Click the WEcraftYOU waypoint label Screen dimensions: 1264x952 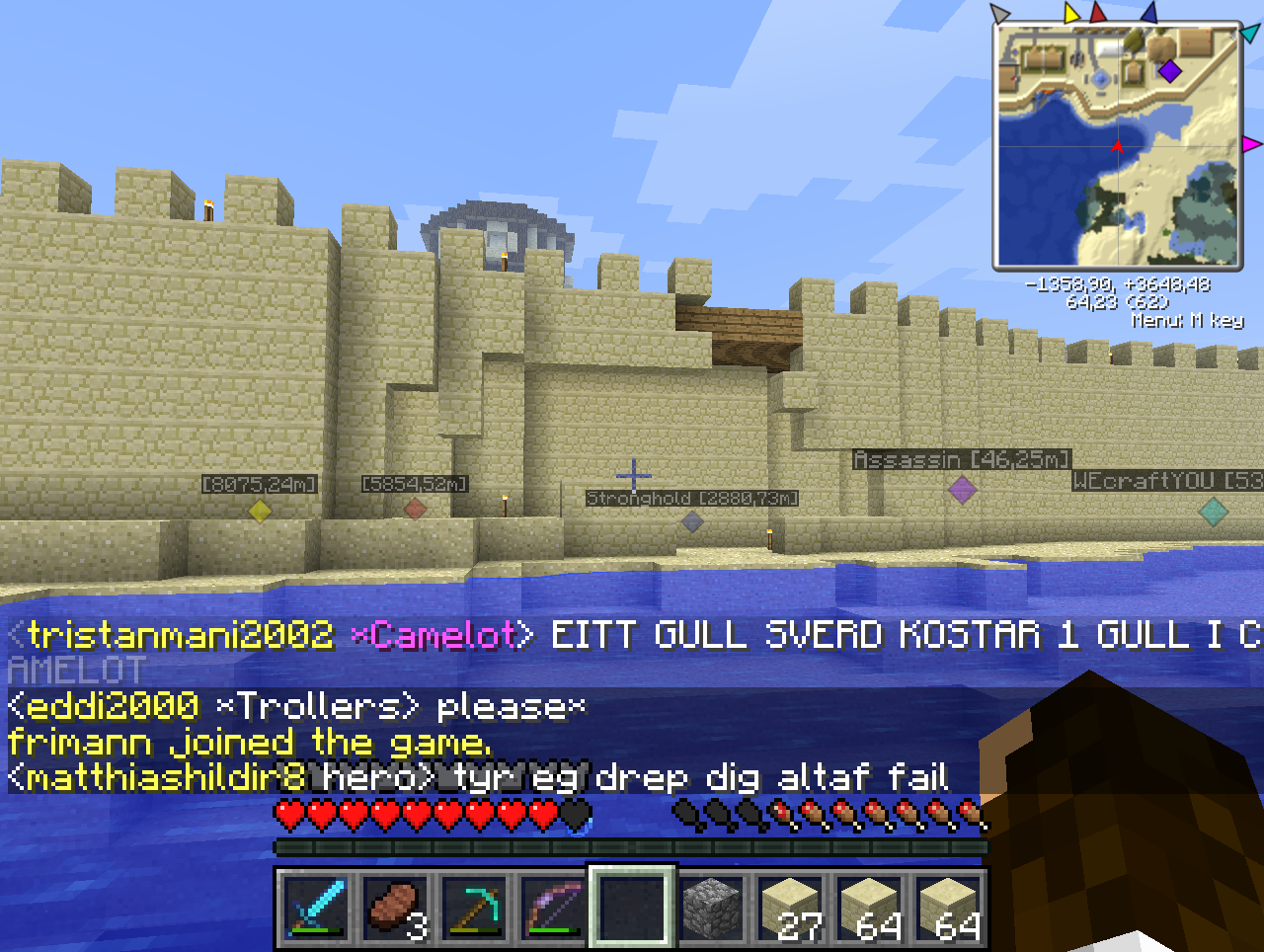[1167, 481]
